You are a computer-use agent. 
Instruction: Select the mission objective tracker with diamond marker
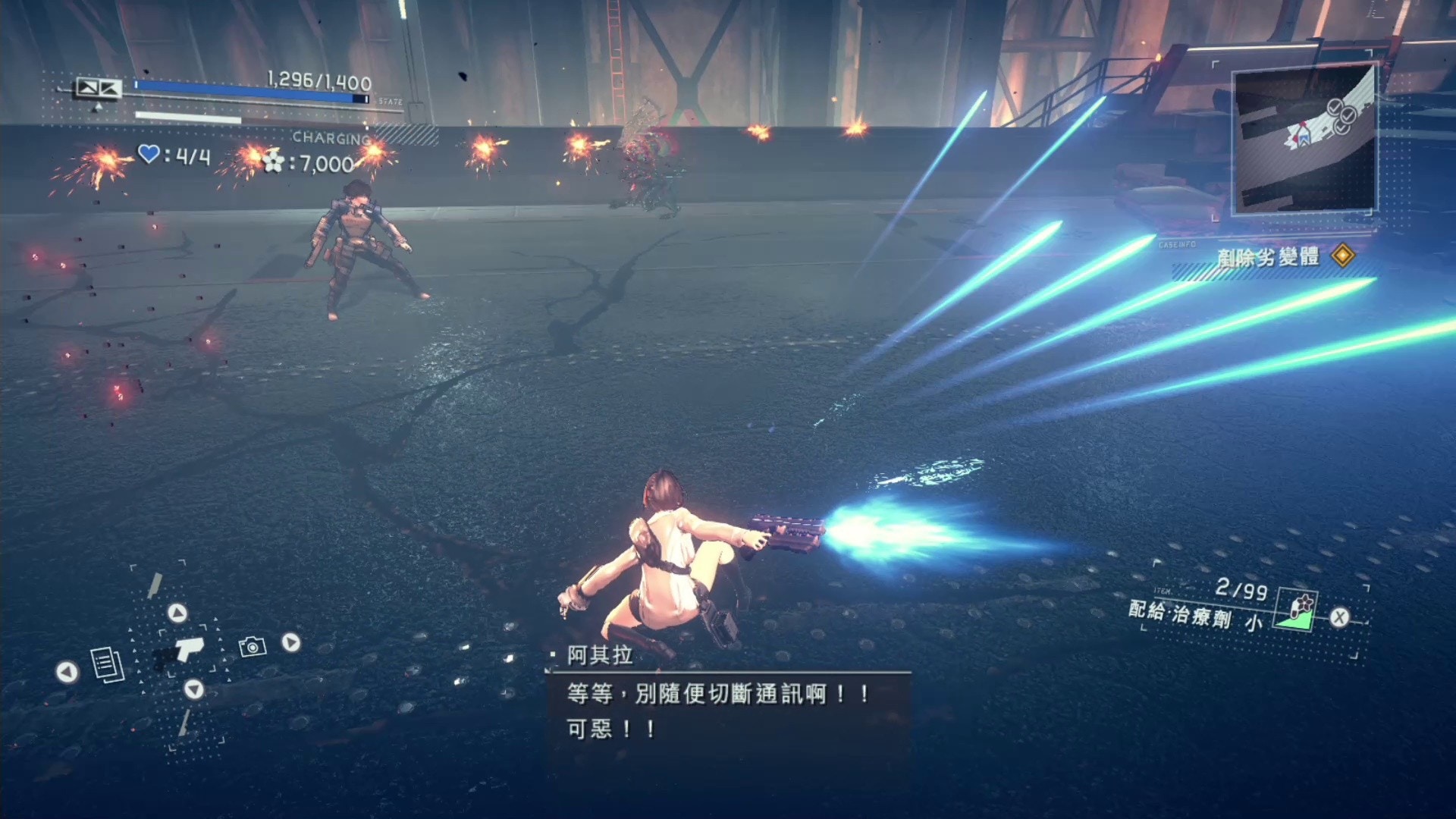1285,256
